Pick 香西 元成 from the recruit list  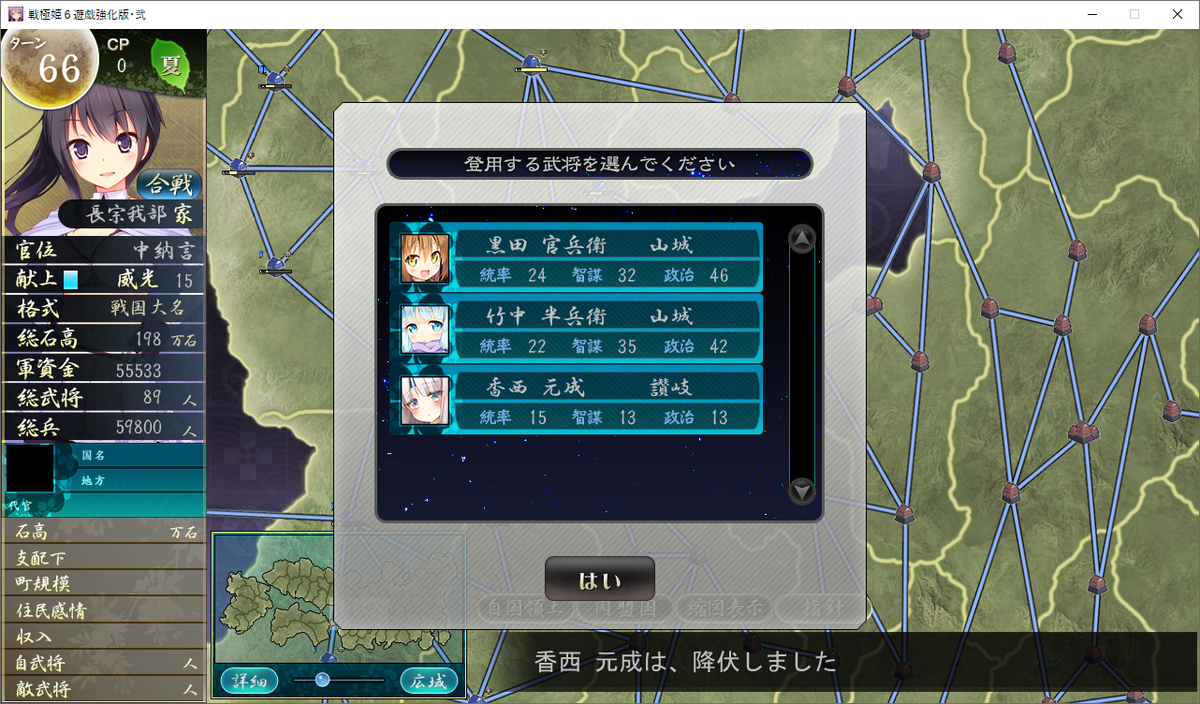[x=578, y=400]
